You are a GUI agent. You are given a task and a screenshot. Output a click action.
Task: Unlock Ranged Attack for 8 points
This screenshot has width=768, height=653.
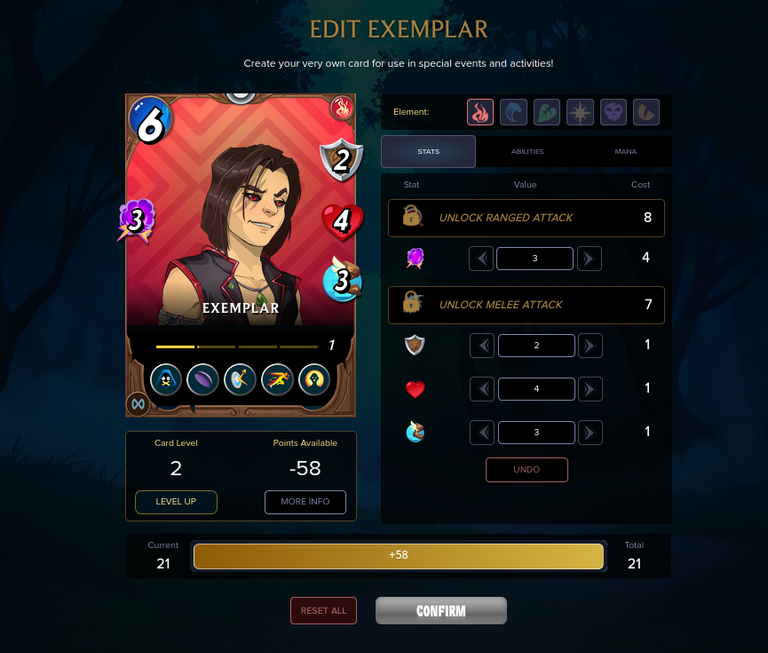click(526, 217)
